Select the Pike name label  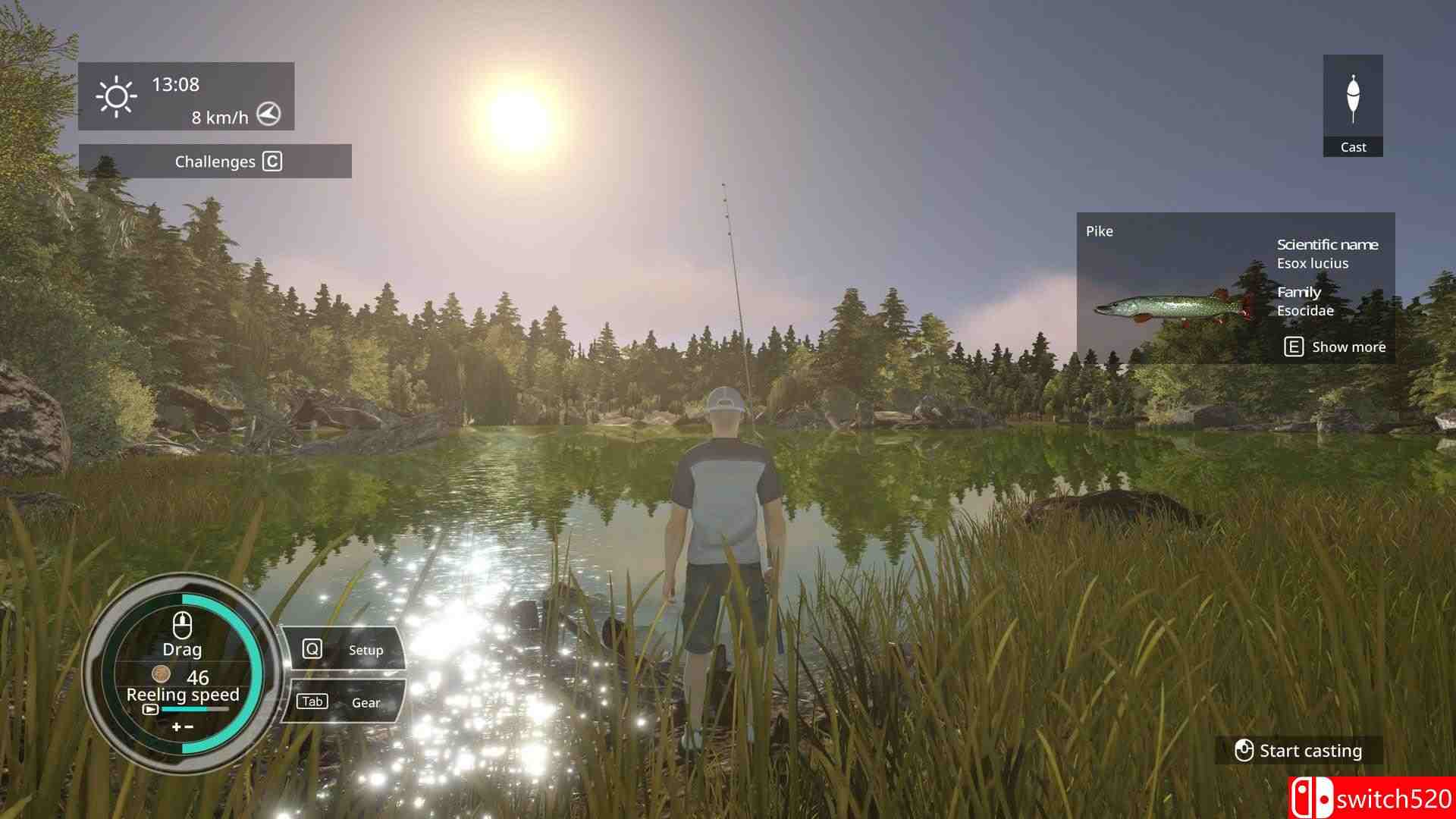click(x=1100, y=231)
